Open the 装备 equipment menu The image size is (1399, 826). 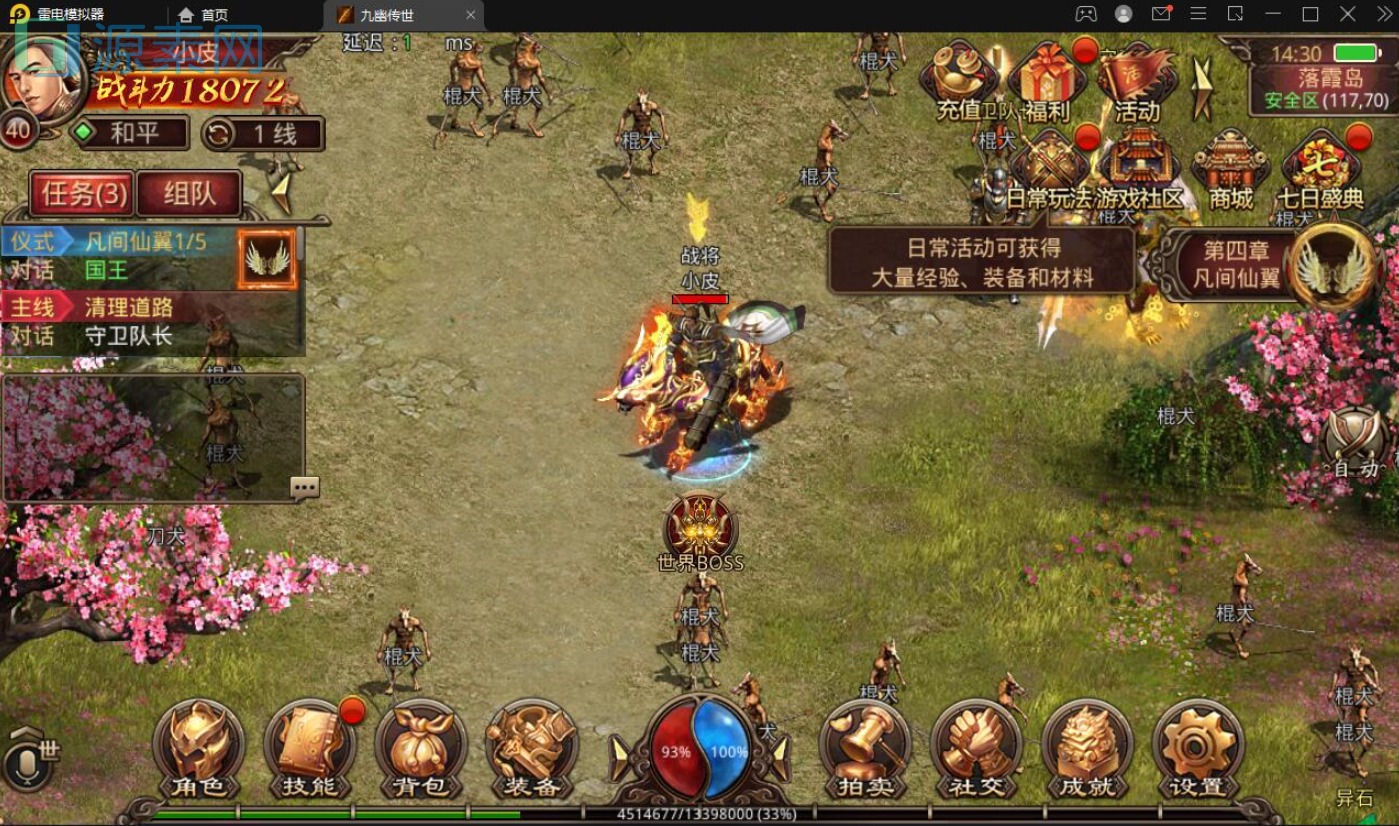point(531,749)
